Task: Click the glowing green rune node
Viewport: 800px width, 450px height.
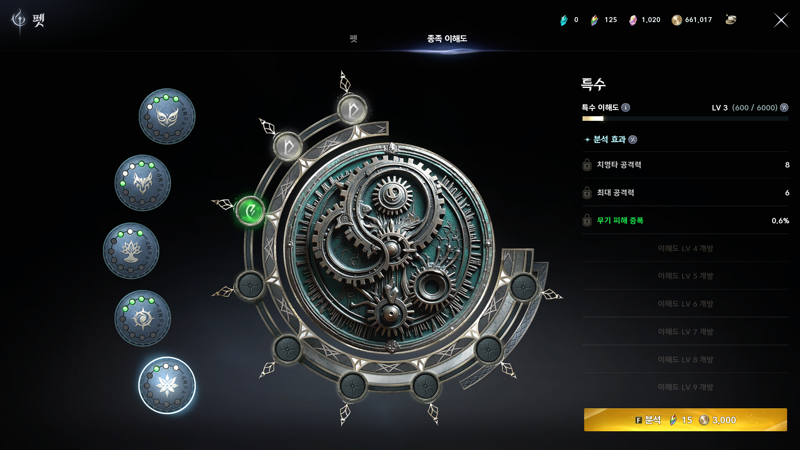Action: point(250,210)
